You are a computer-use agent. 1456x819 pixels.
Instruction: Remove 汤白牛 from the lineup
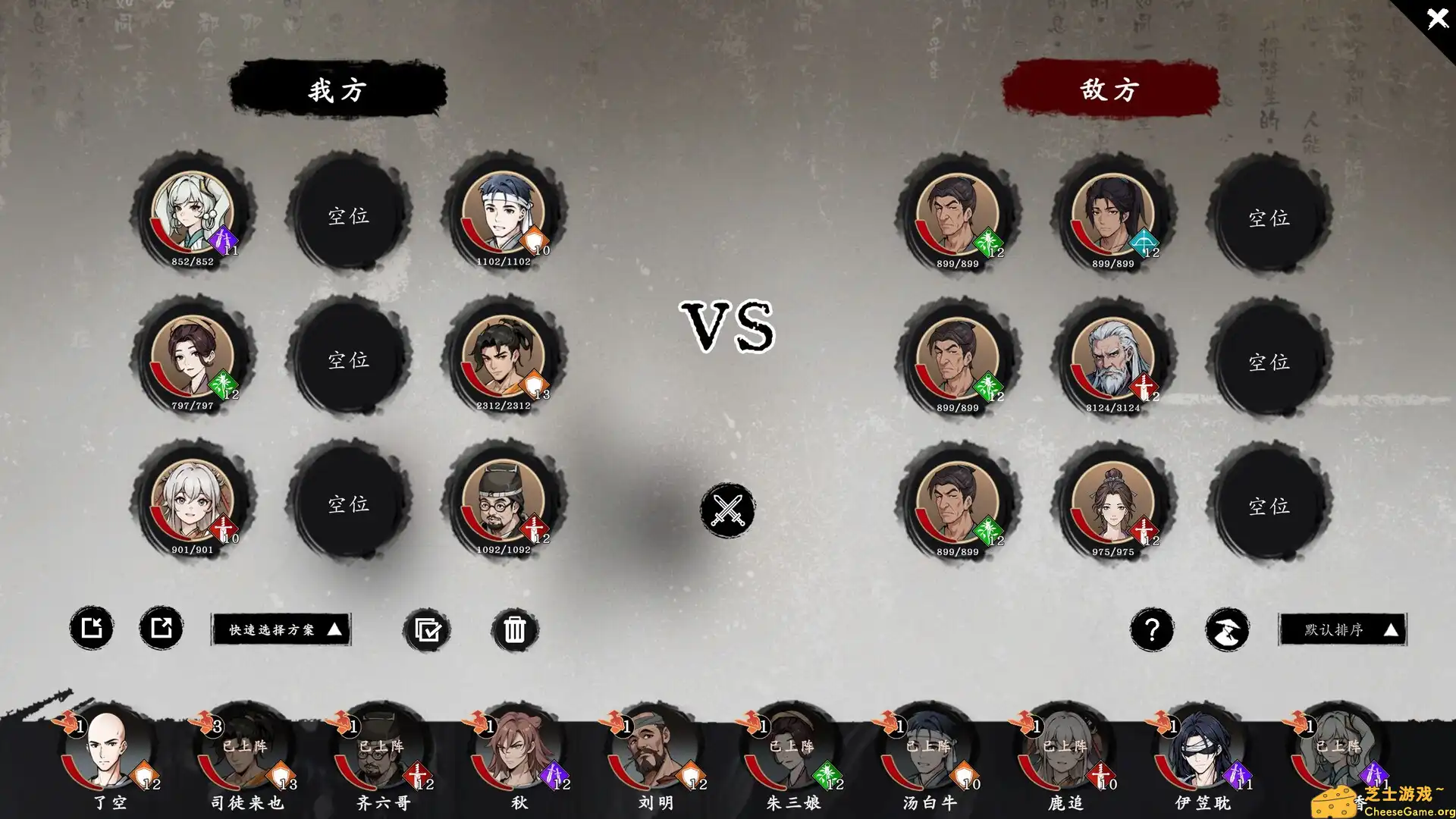click(x=929, y=755)
